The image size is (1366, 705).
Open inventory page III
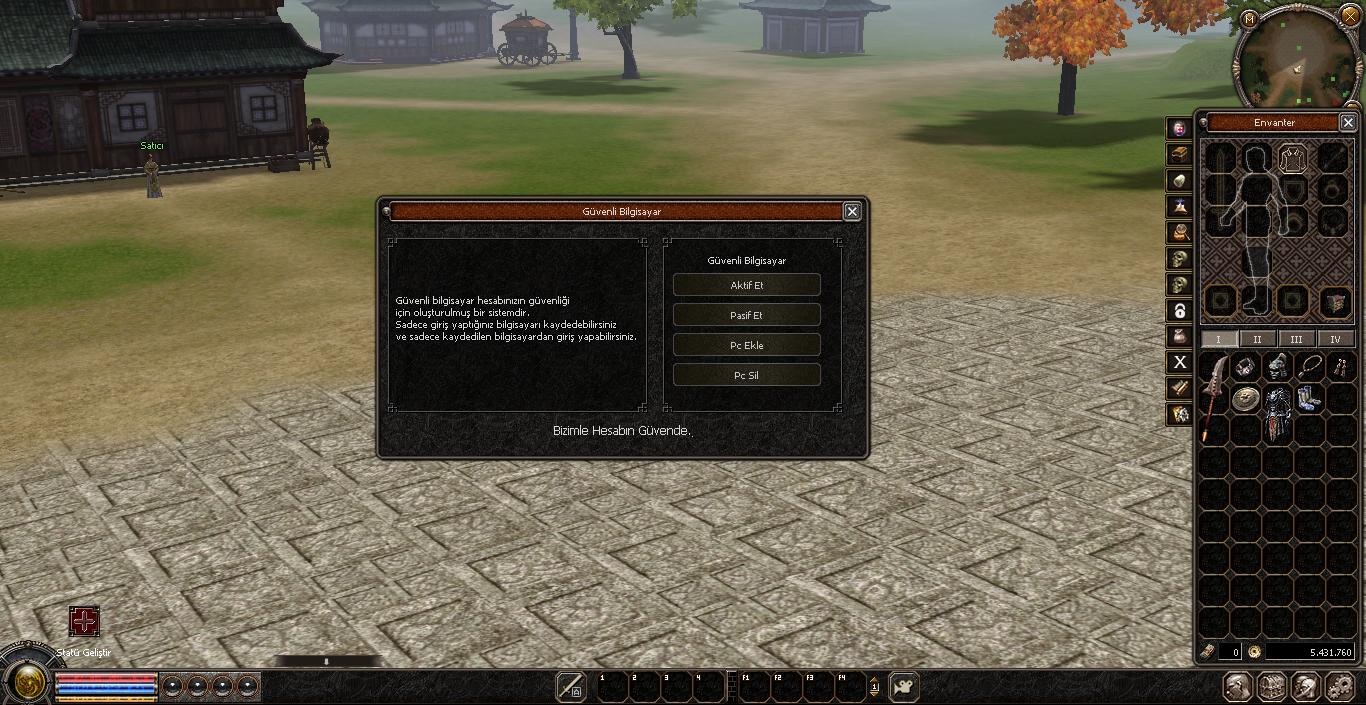tap(1296, 339)
